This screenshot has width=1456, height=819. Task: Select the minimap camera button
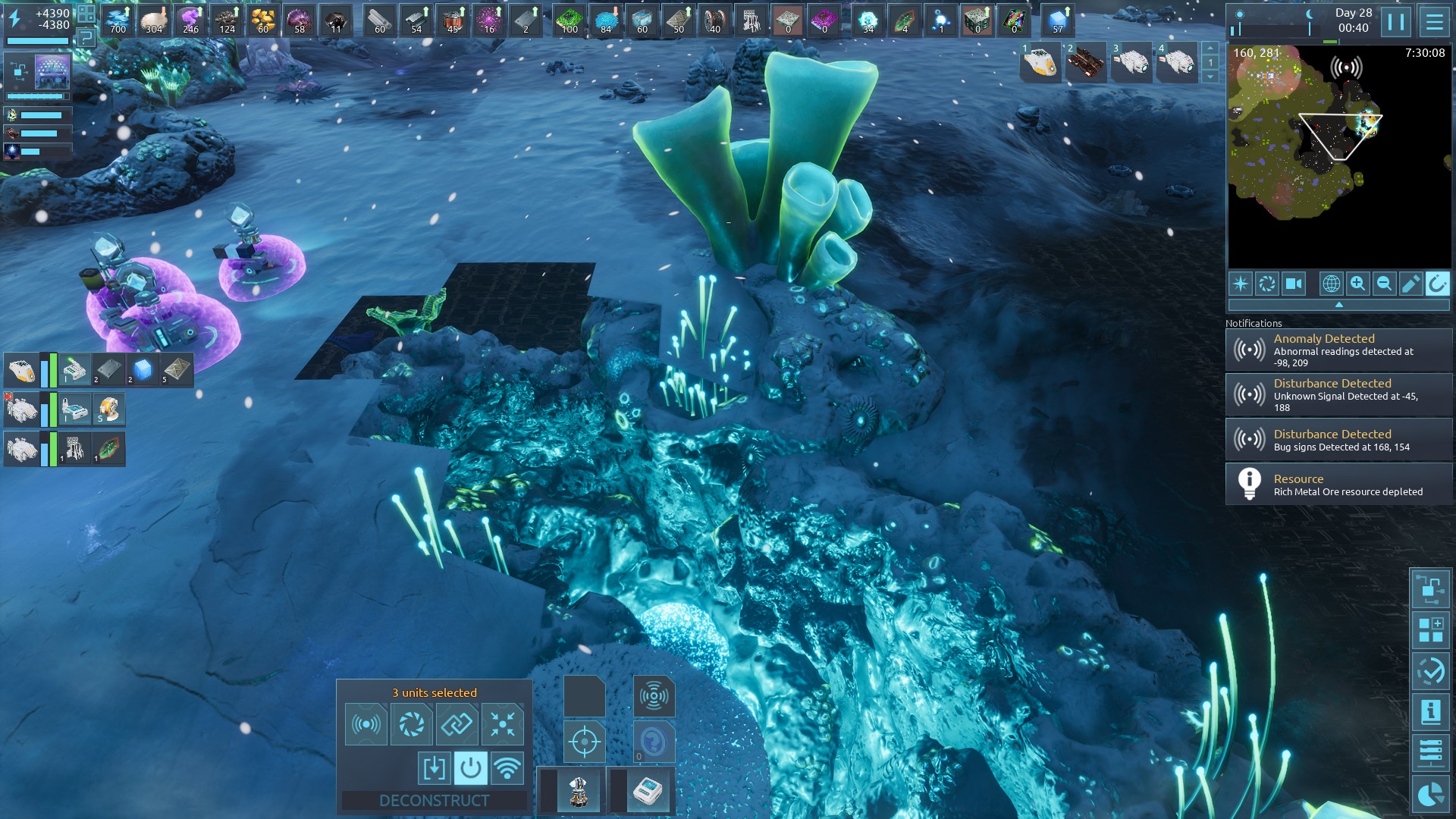coord(1294,284)
